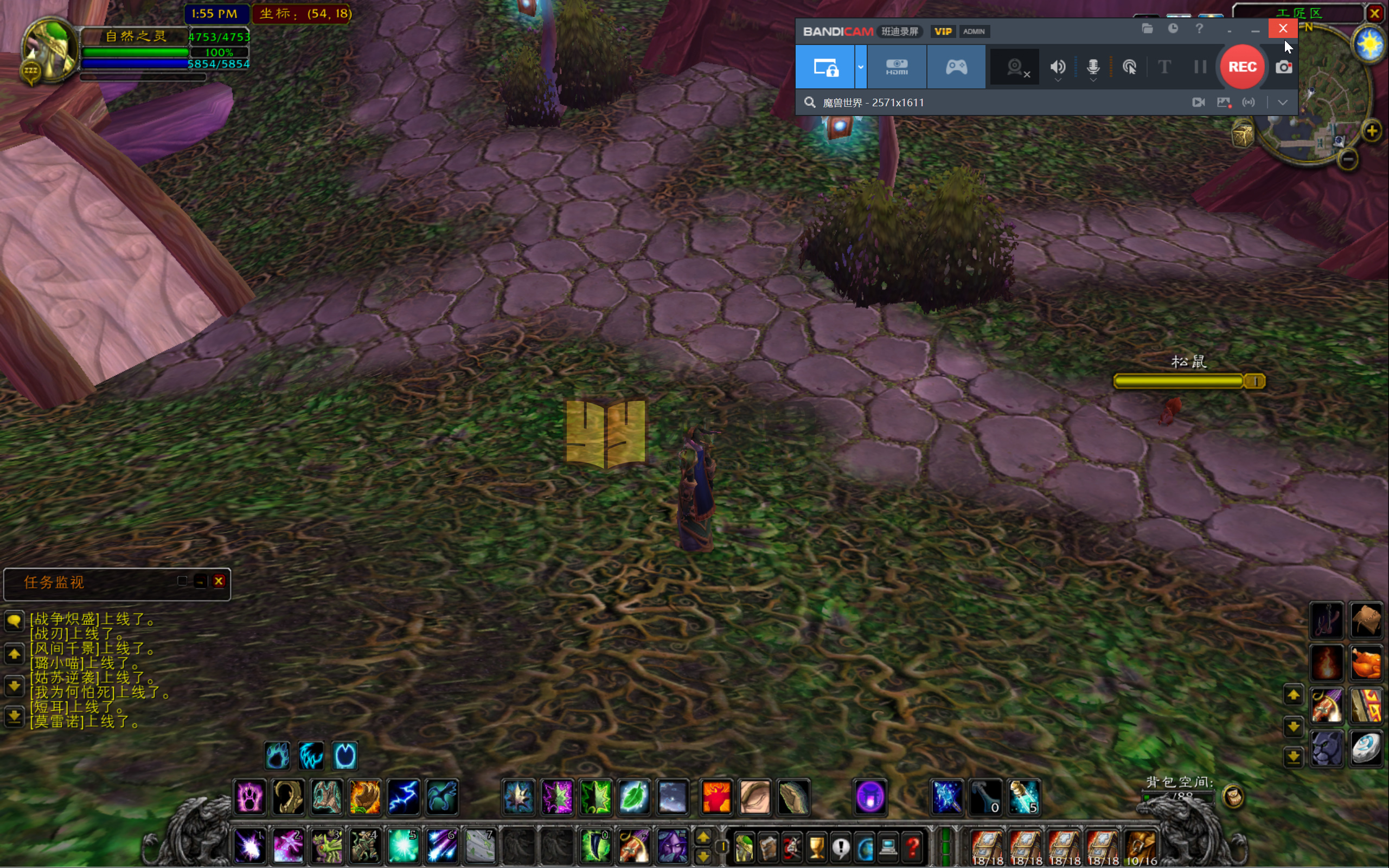
Task: Close the Bandicam window
Action: click(x=1283, y=29)
